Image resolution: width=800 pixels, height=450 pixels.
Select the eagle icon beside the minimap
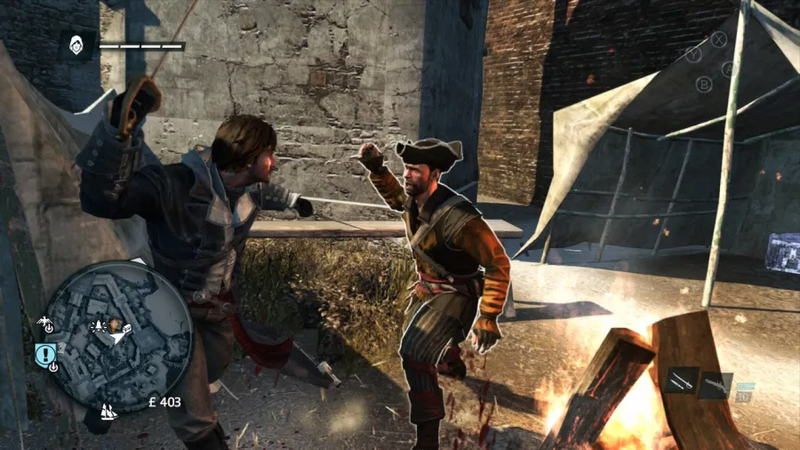click(43, 323)
